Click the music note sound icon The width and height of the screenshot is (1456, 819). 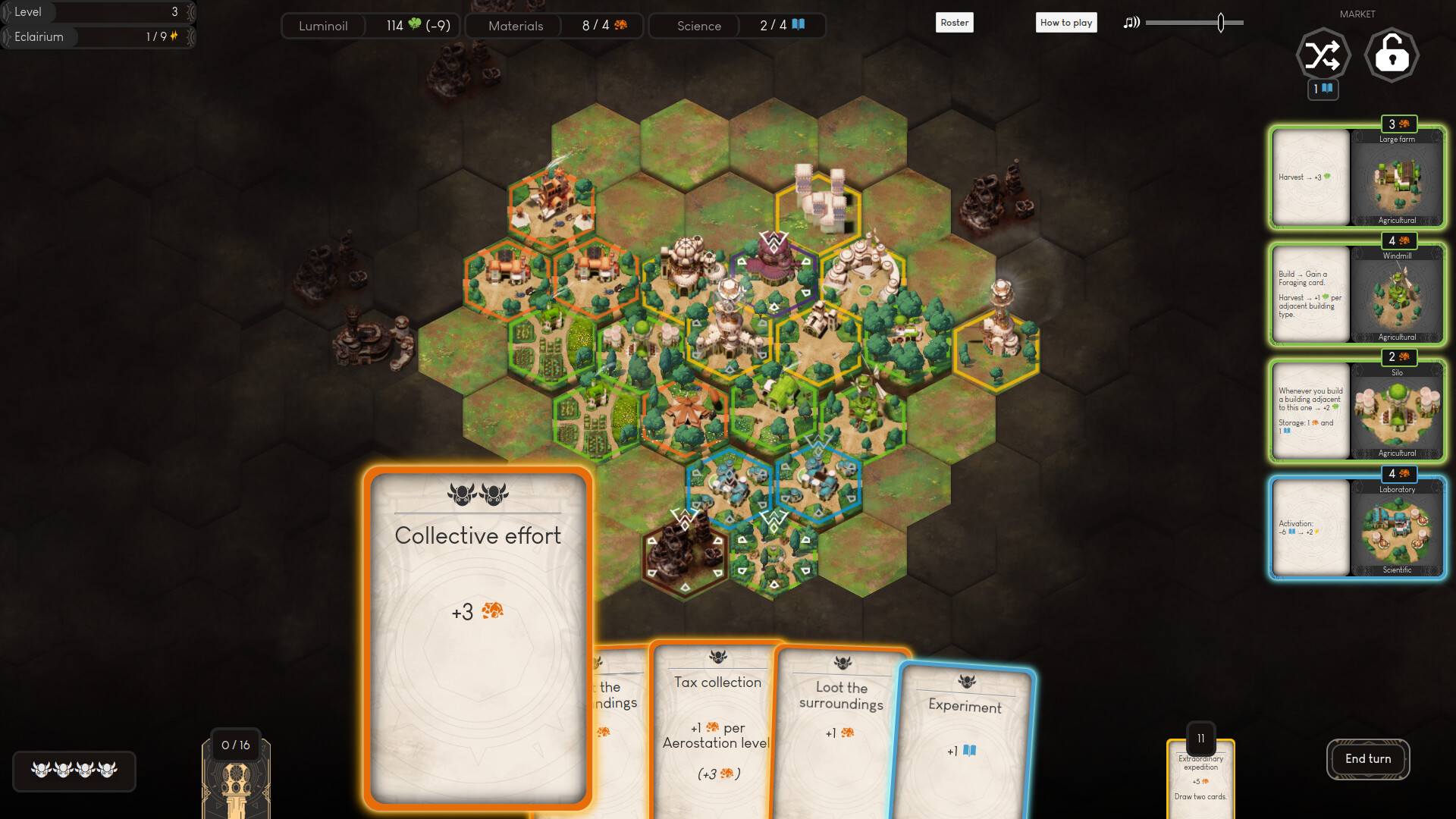coord(1131,23)
